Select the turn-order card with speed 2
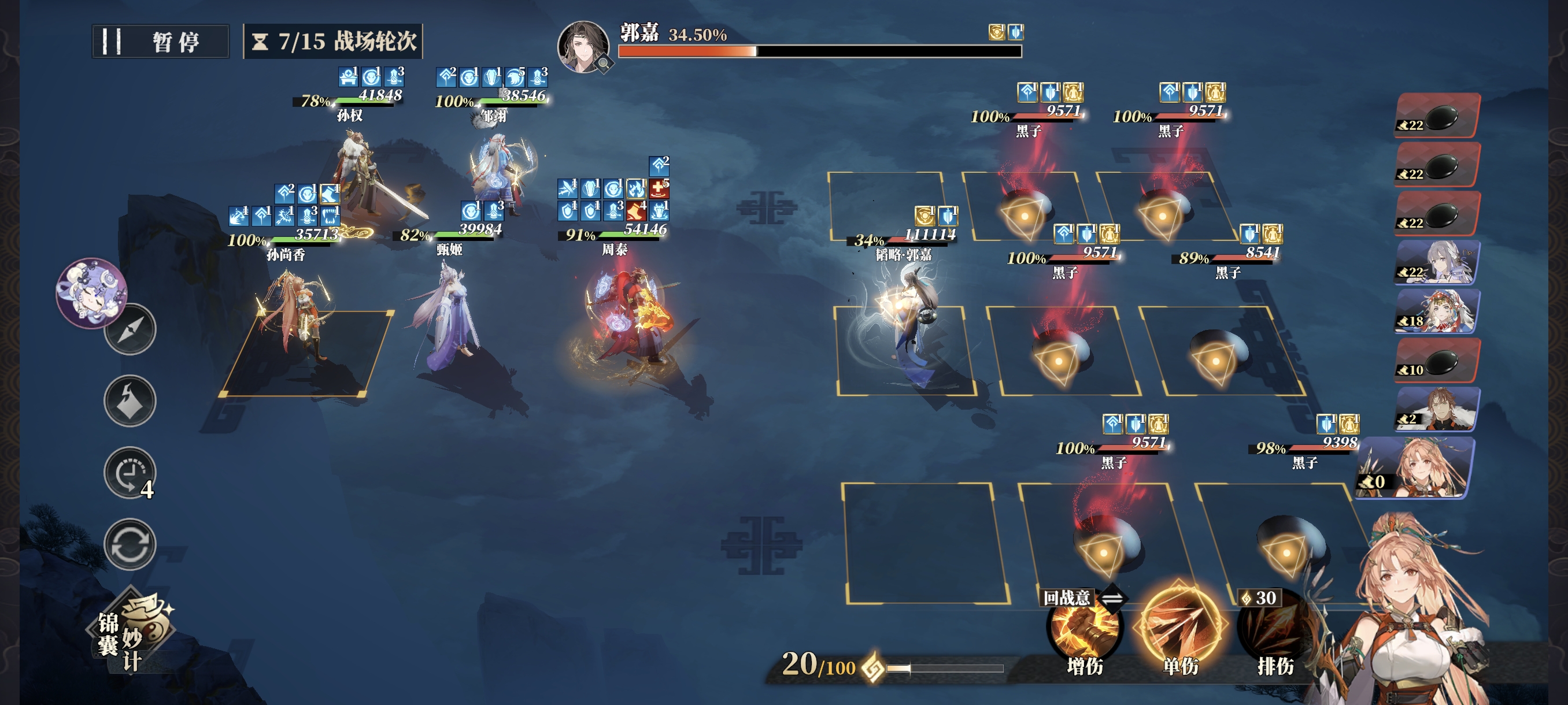Image resolution: width=1568 pixels, height=705 pixels. (1437, 409)
